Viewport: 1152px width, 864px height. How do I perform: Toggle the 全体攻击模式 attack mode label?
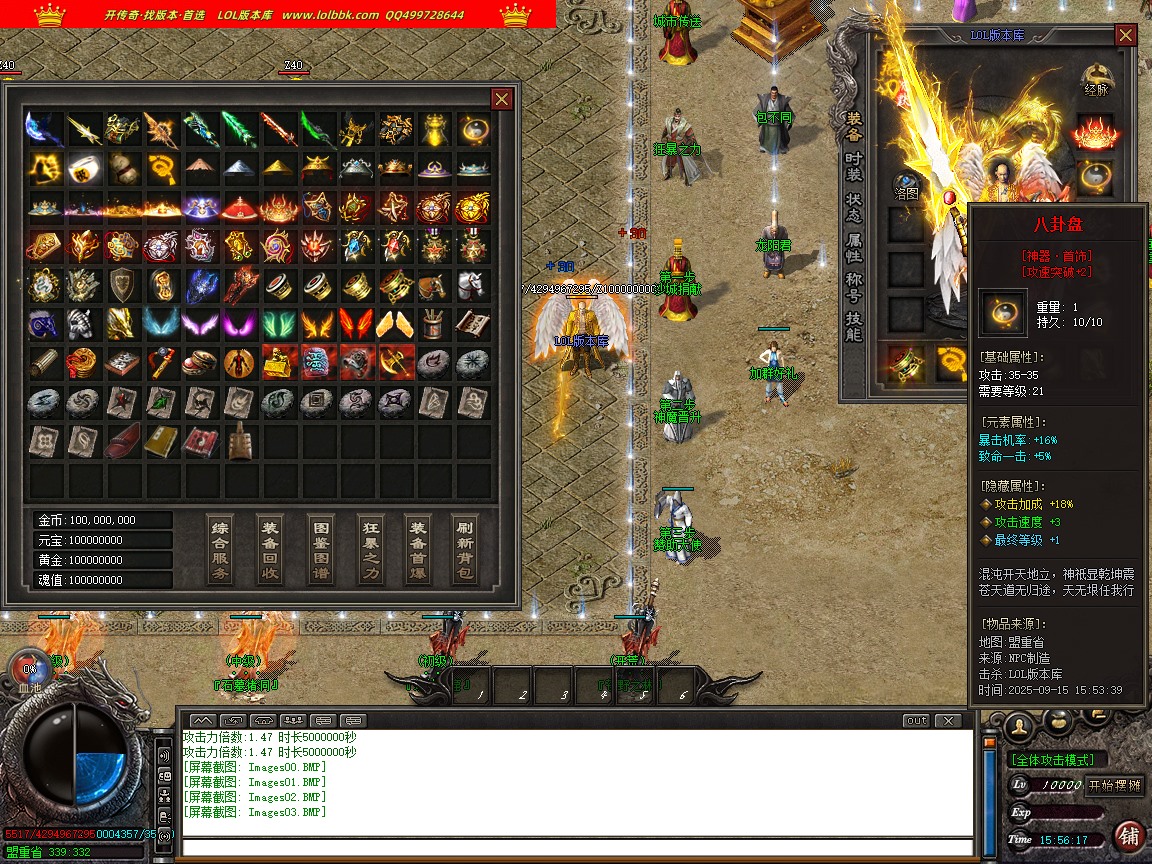coord(1059,760)
